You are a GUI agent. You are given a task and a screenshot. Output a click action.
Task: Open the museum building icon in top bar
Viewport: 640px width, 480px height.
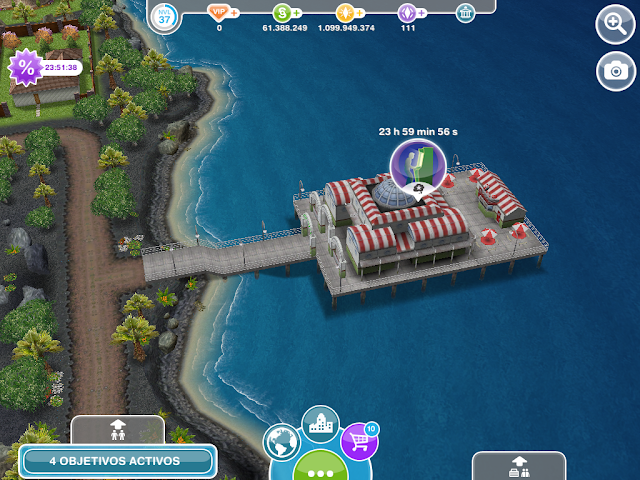[x=465, y=13]
